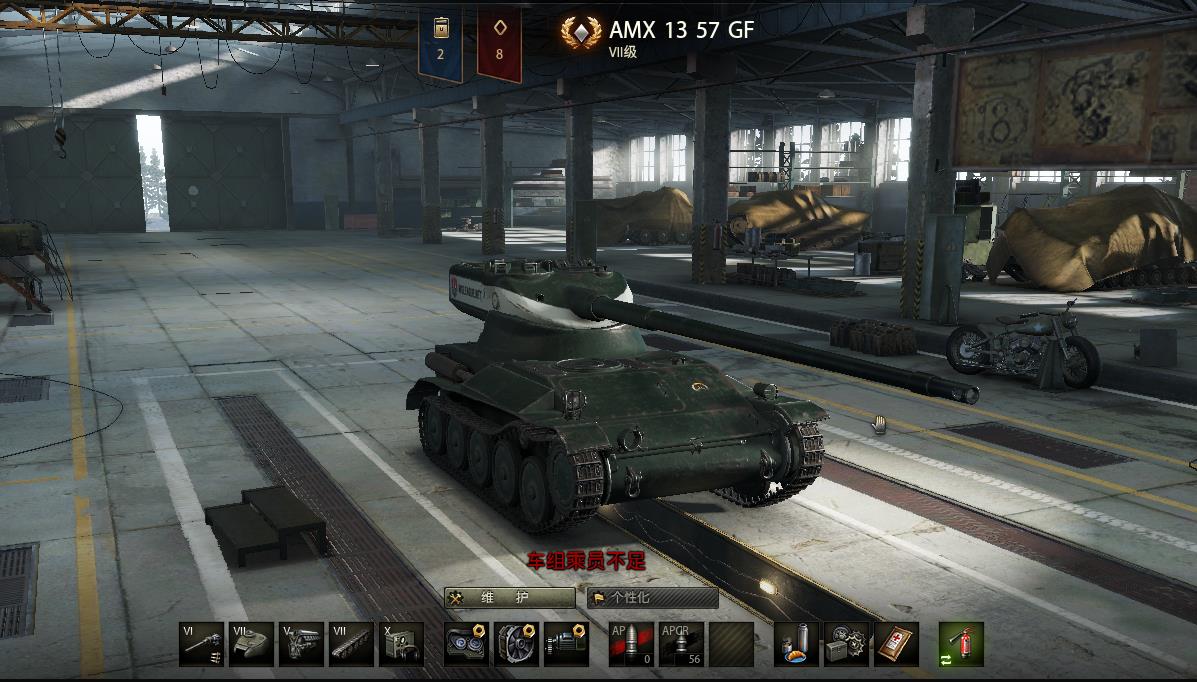
Task: Select the first aid kit consumable slot
Action: [896, 644]
